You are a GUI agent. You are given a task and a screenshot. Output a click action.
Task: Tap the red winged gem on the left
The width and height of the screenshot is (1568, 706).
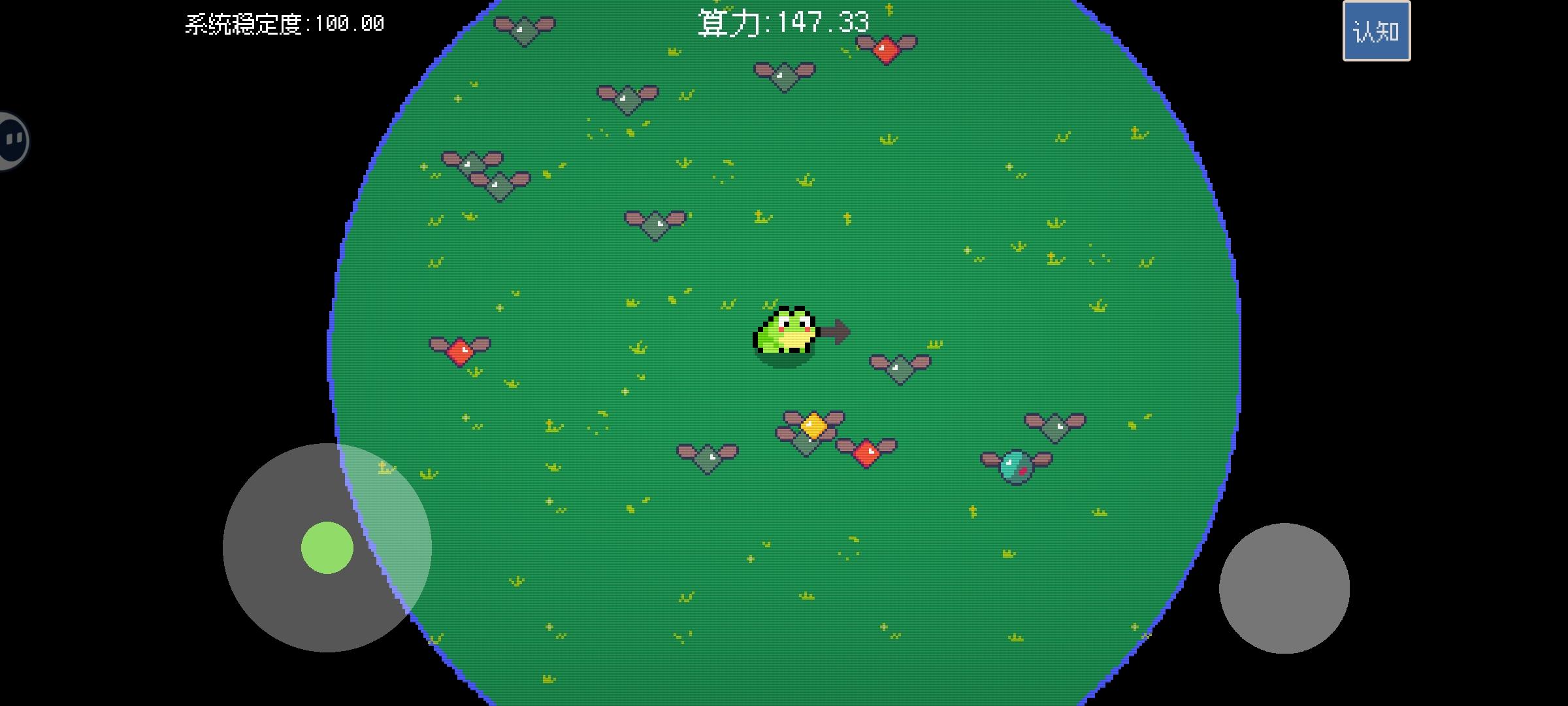(x=461, y=352)
